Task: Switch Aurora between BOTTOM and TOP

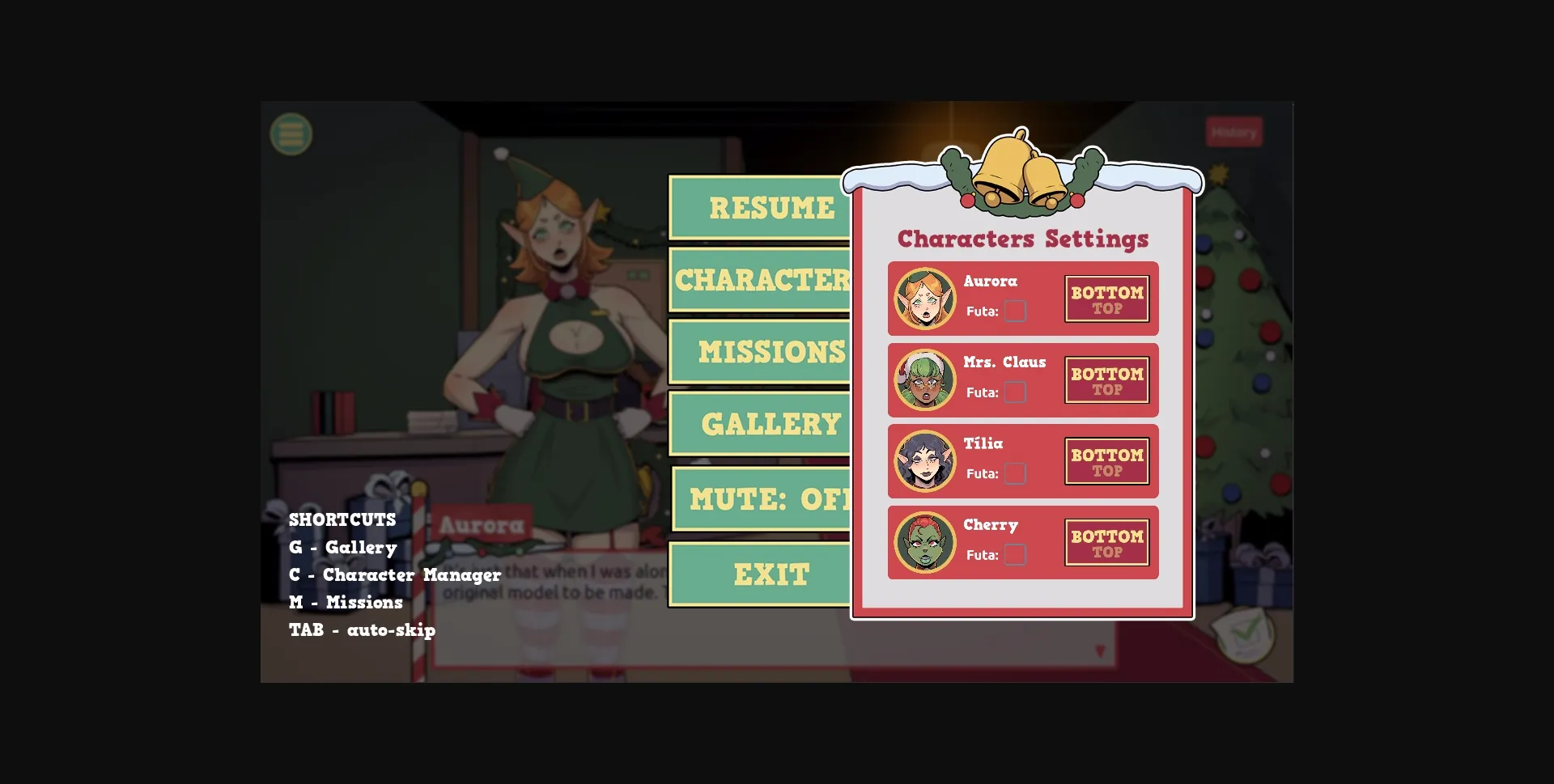Action: pos(1107,298)
